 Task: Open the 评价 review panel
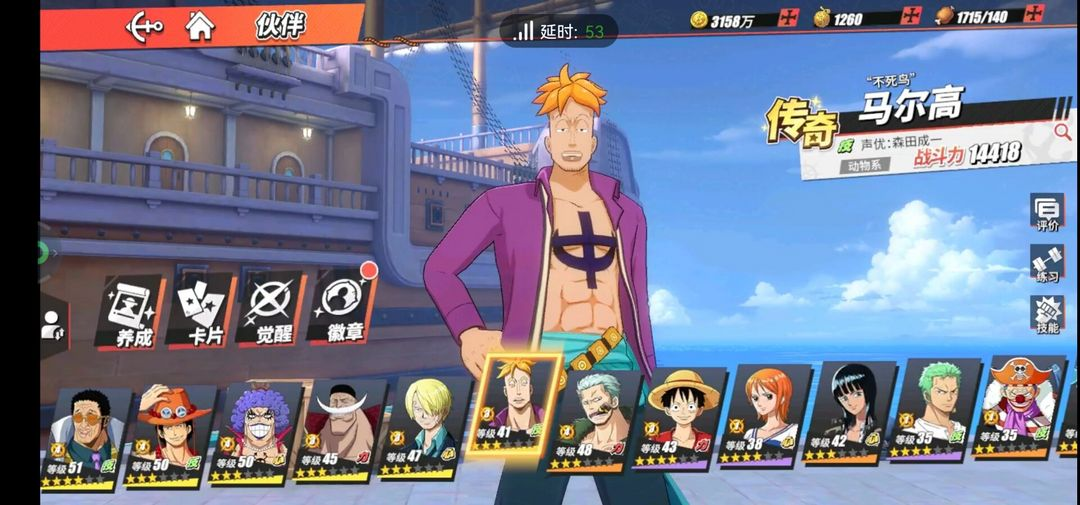pos(1047,213)
